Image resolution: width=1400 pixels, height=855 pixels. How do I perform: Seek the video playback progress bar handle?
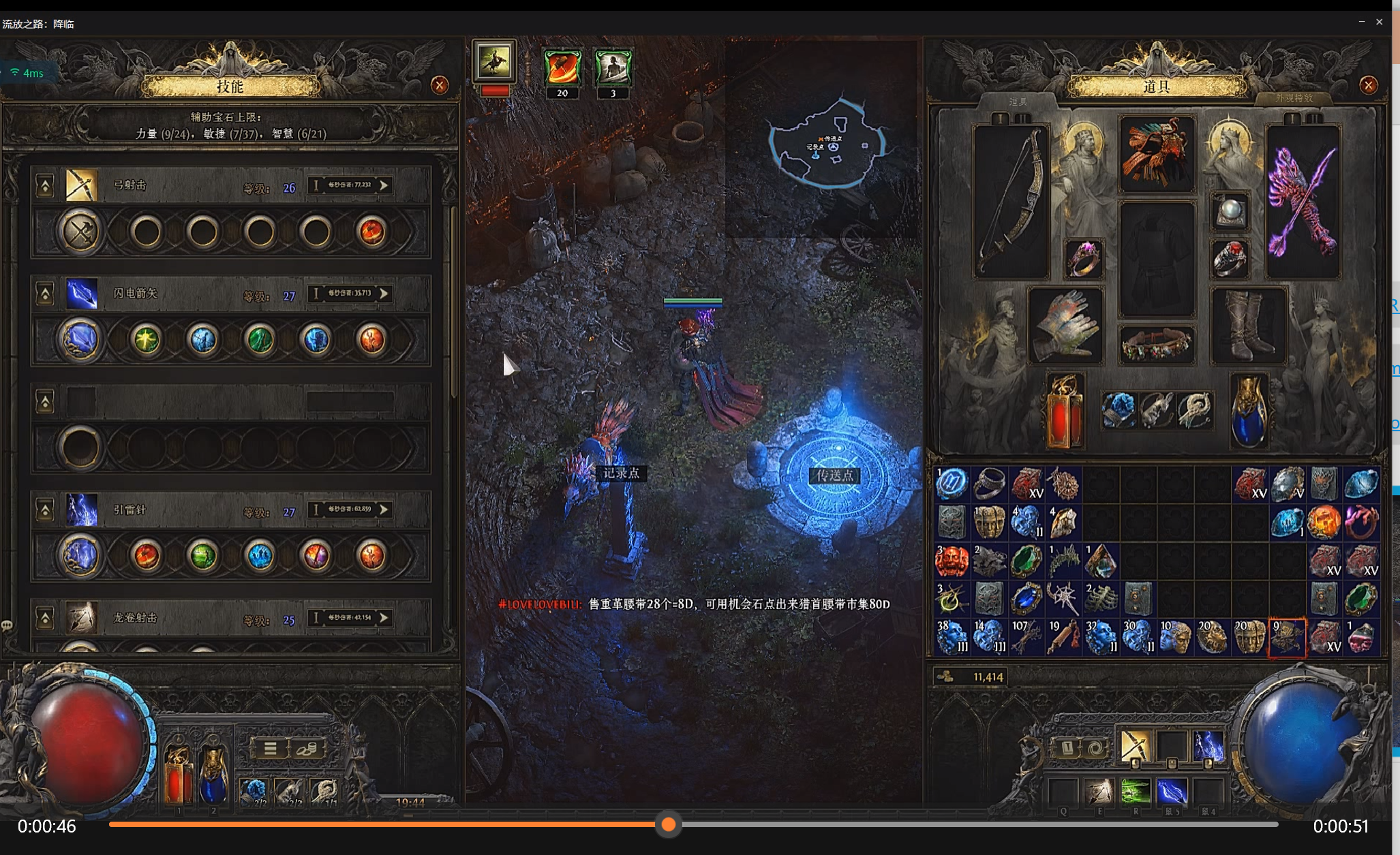(x=668, y=824)
